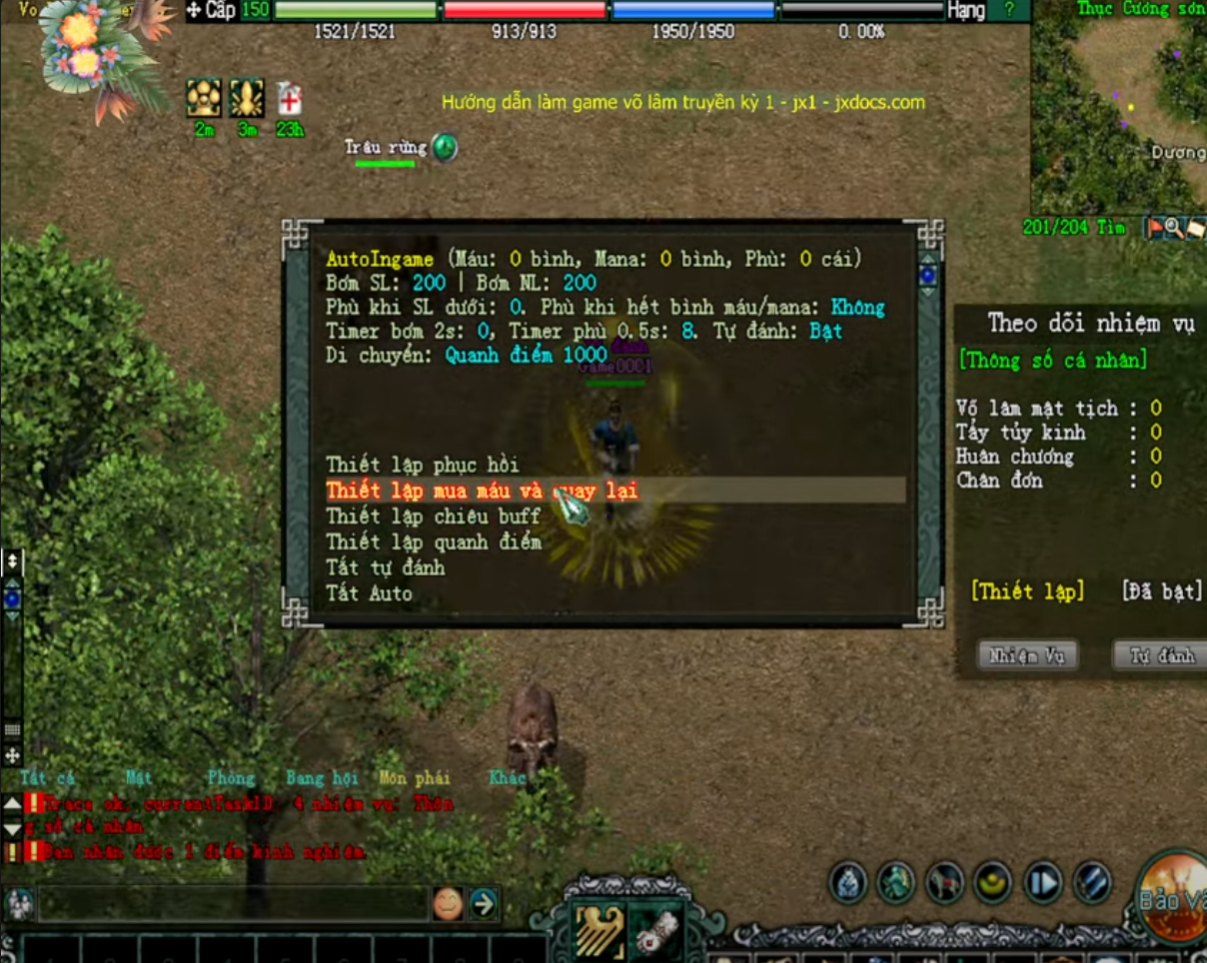Toggle the "[Đã bật]" tracker status

(x=1161, y=591)
